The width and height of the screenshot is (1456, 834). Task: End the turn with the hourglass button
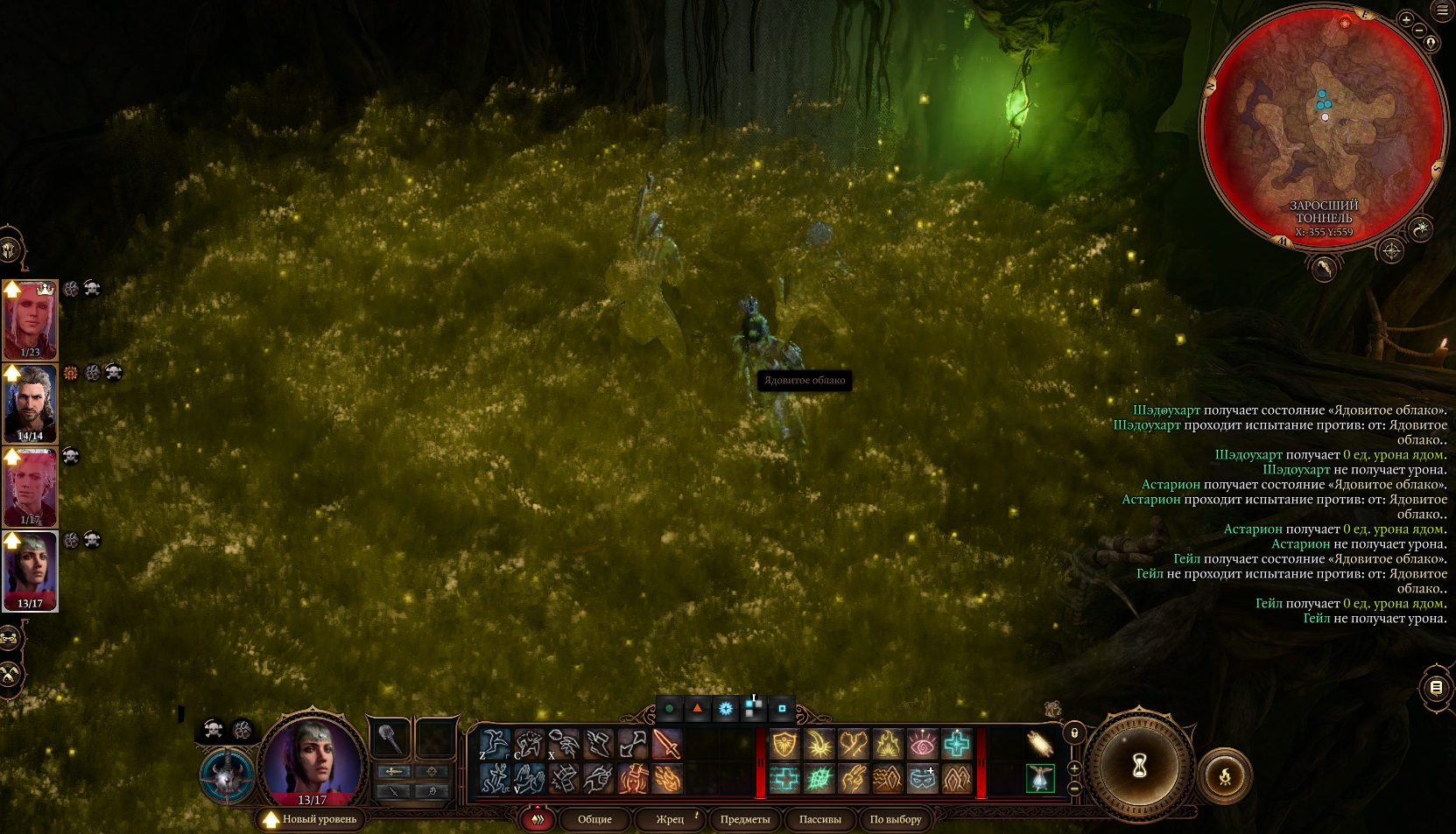(1139, 766)
